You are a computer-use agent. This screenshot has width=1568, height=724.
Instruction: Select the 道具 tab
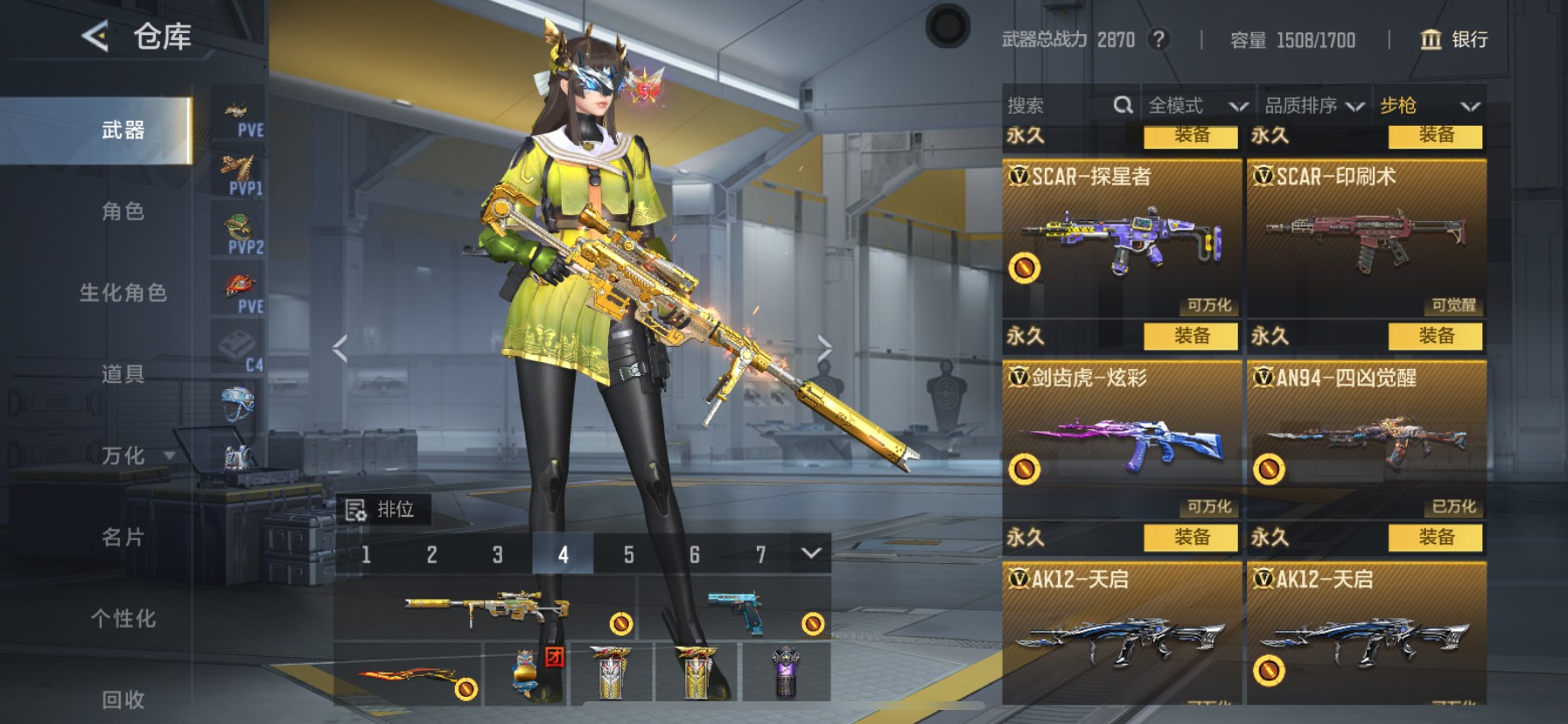pyautogui.click(x=122, y=374)
